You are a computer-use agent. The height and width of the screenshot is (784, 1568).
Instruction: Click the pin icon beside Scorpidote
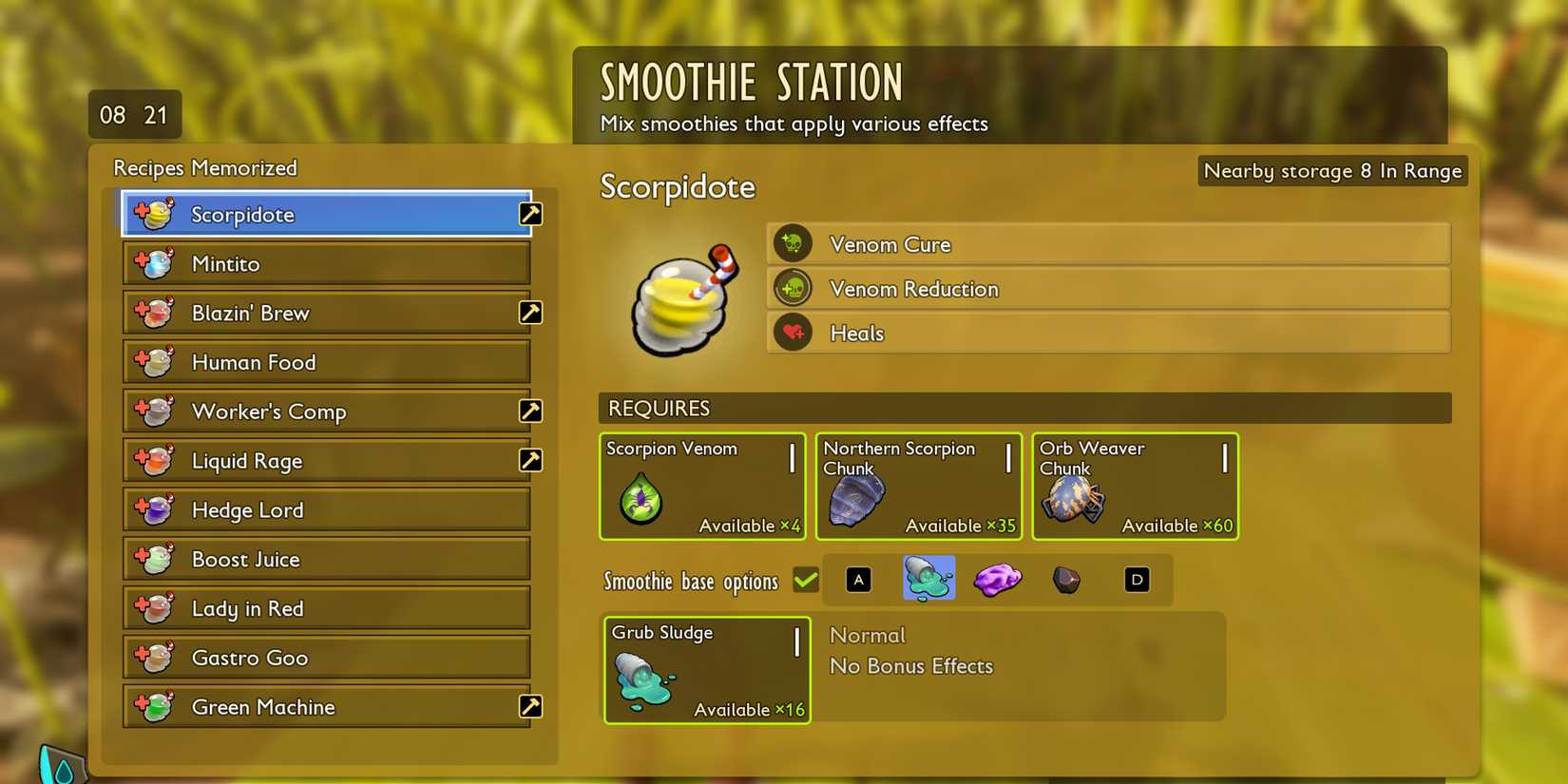[x=530, y=214]
